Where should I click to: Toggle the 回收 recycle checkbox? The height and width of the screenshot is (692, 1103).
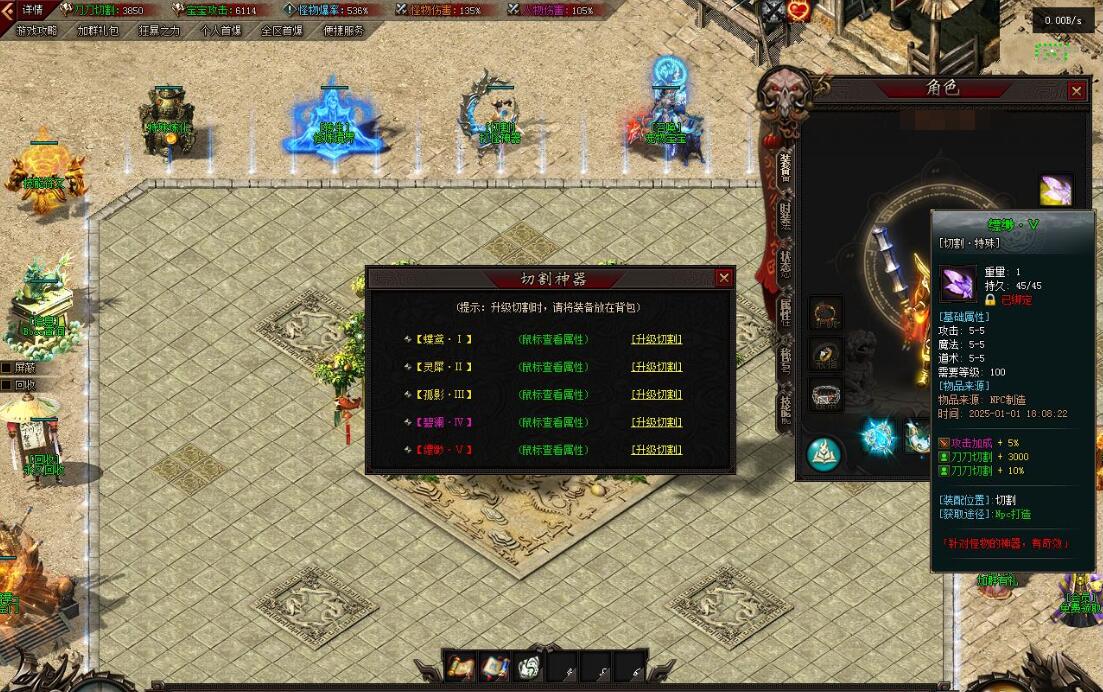coord(6,384)
